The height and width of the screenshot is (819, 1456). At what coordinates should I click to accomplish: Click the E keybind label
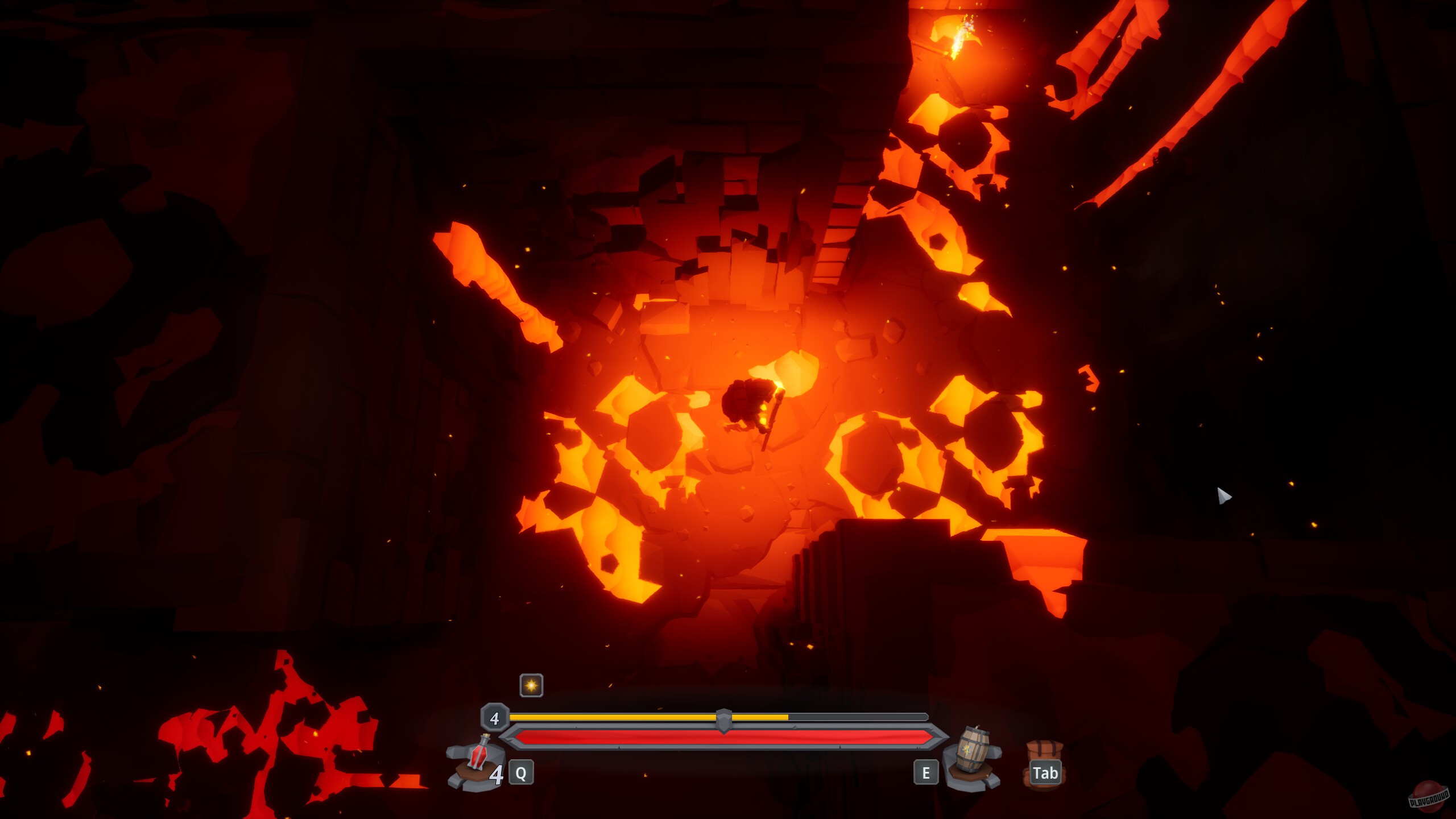tap(927, 772)
